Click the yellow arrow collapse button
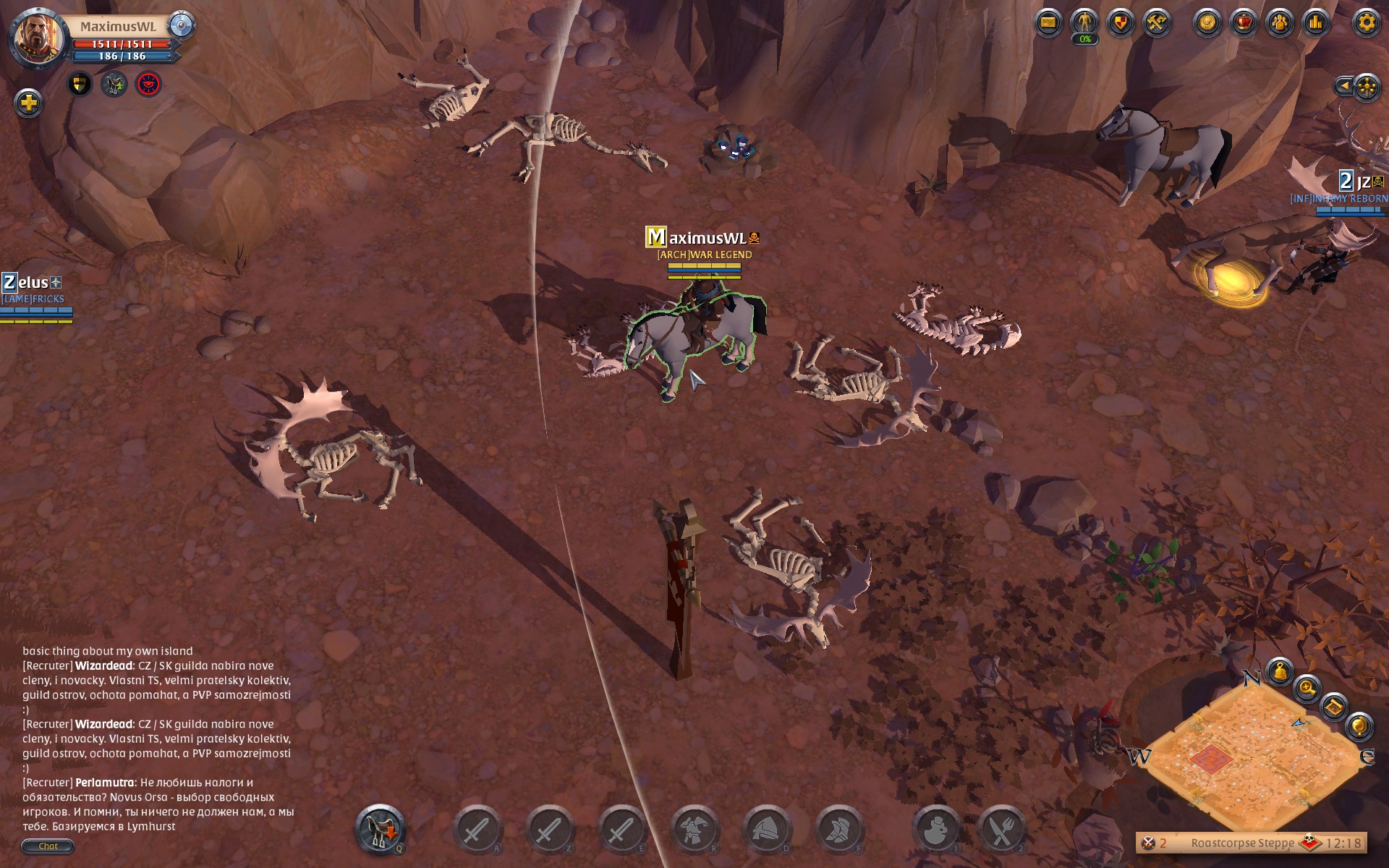Viewport: 1389px width, 868px height. [1343, 87]
